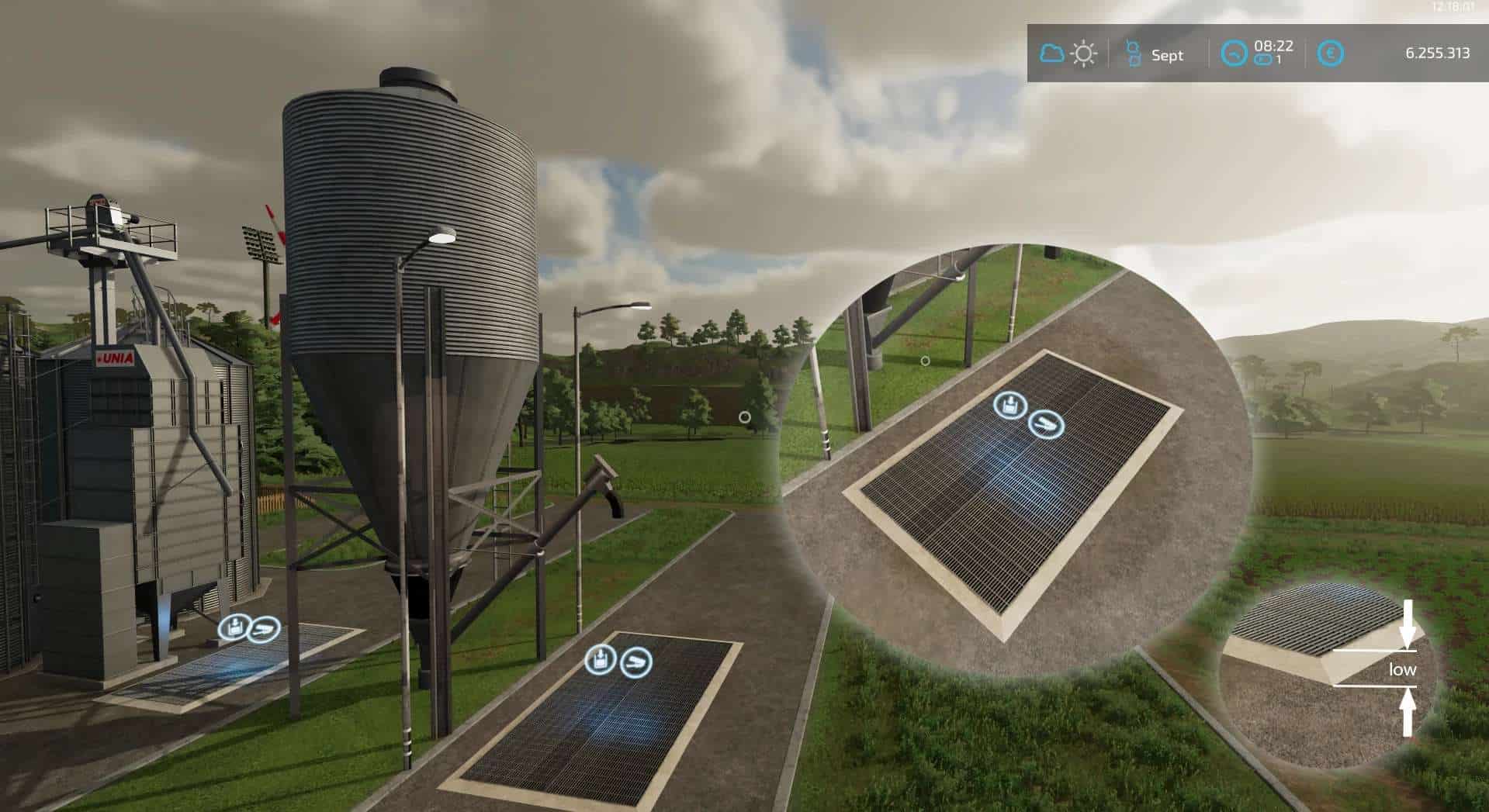The width and height of the screenshot is (1489, 812).
Task: Click the sun weather forecast icon
Action: click(x=1083, y=54)
